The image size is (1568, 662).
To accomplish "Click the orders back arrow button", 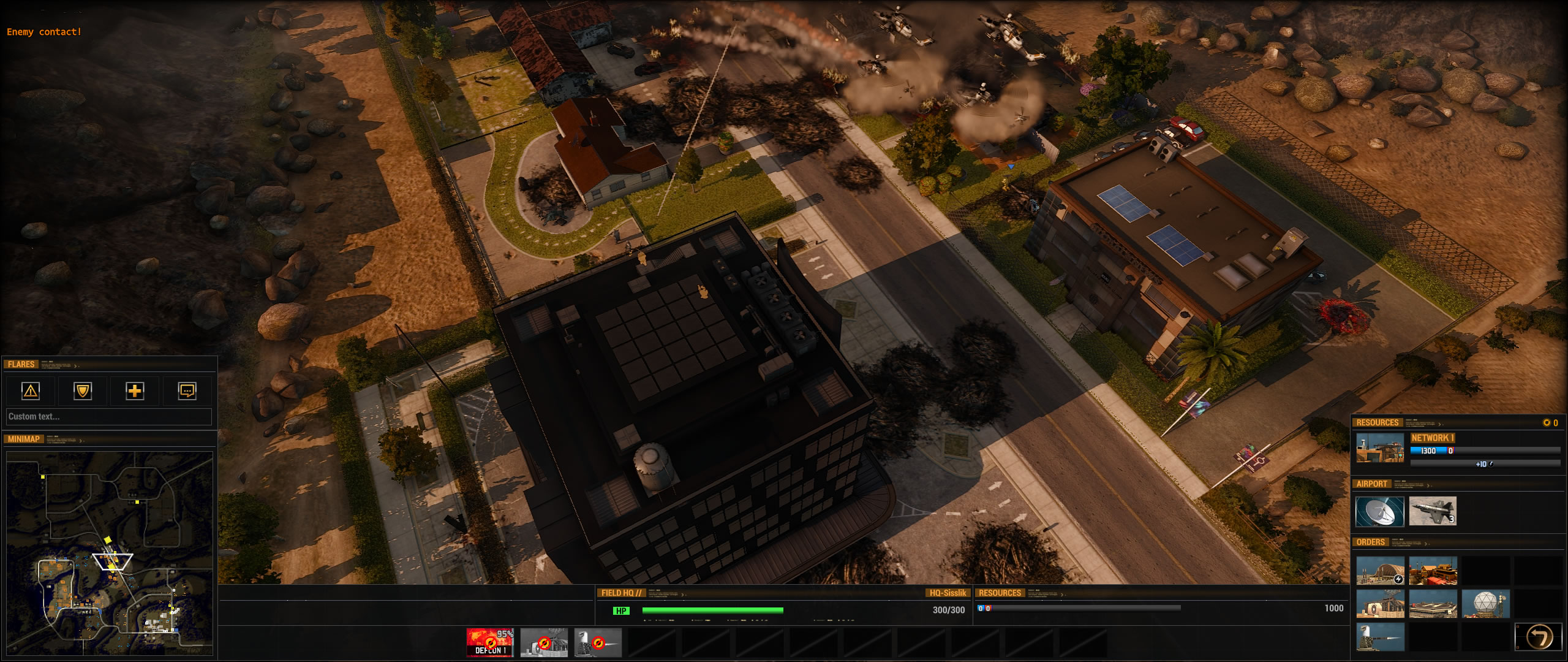I will 1539,637.
